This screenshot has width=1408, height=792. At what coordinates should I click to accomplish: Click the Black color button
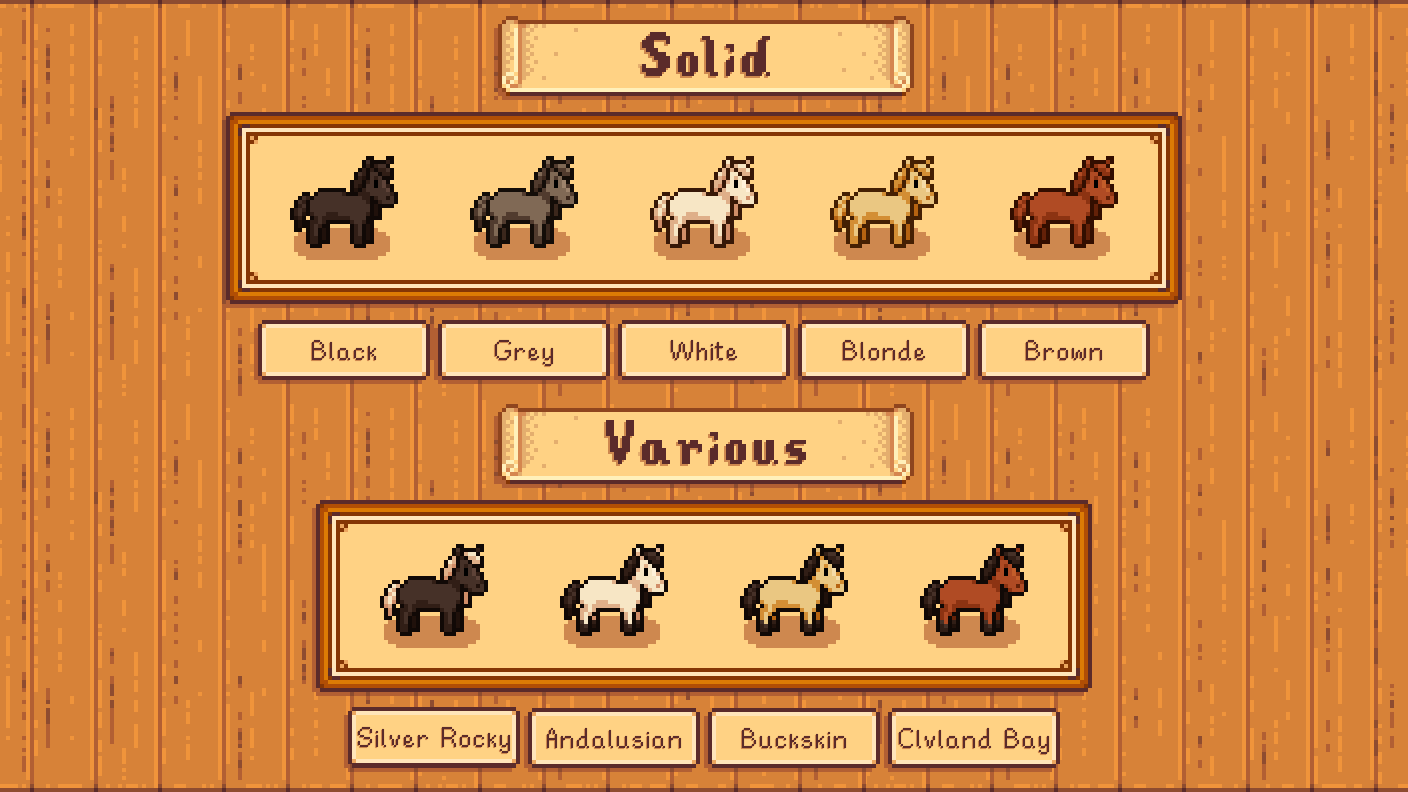tap(343, 351)
